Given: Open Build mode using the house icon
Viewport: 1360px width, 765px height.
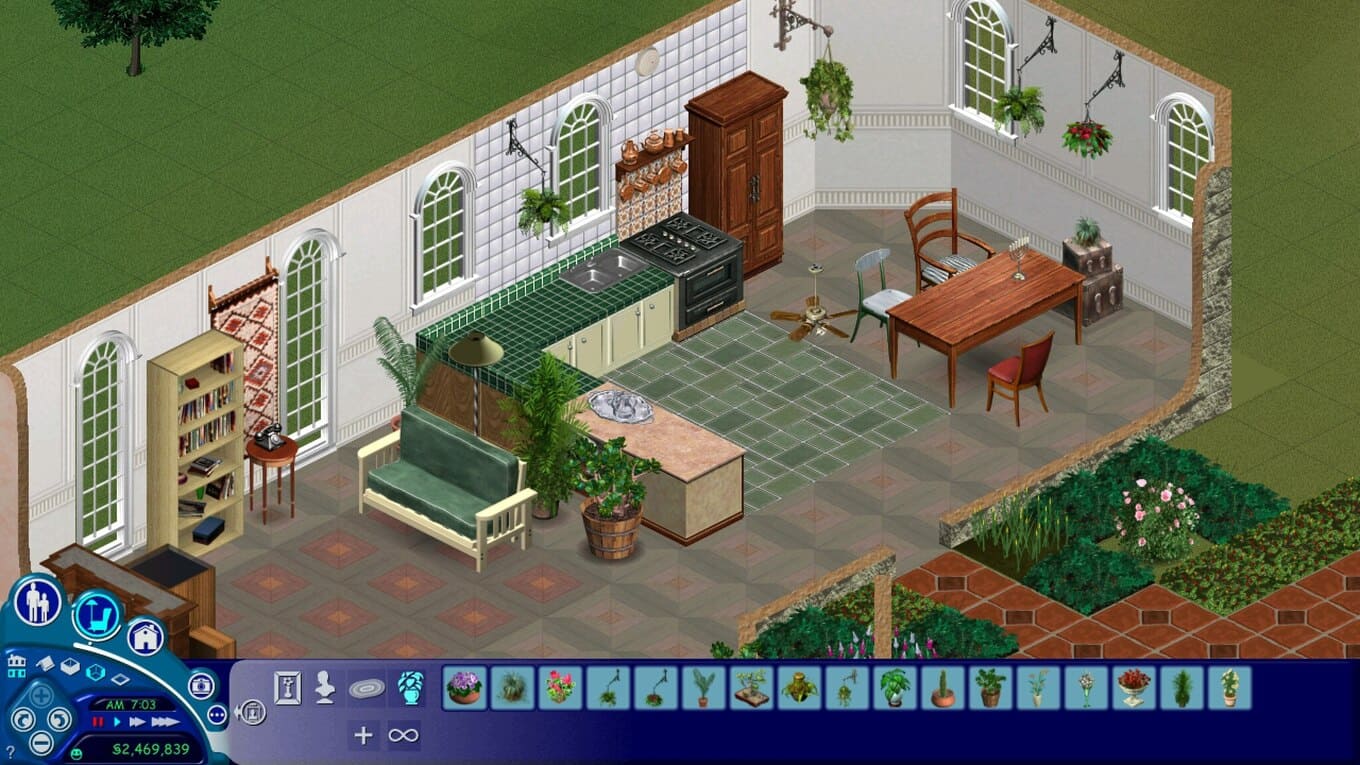Looking at the screenshot, I should [145, 636].
